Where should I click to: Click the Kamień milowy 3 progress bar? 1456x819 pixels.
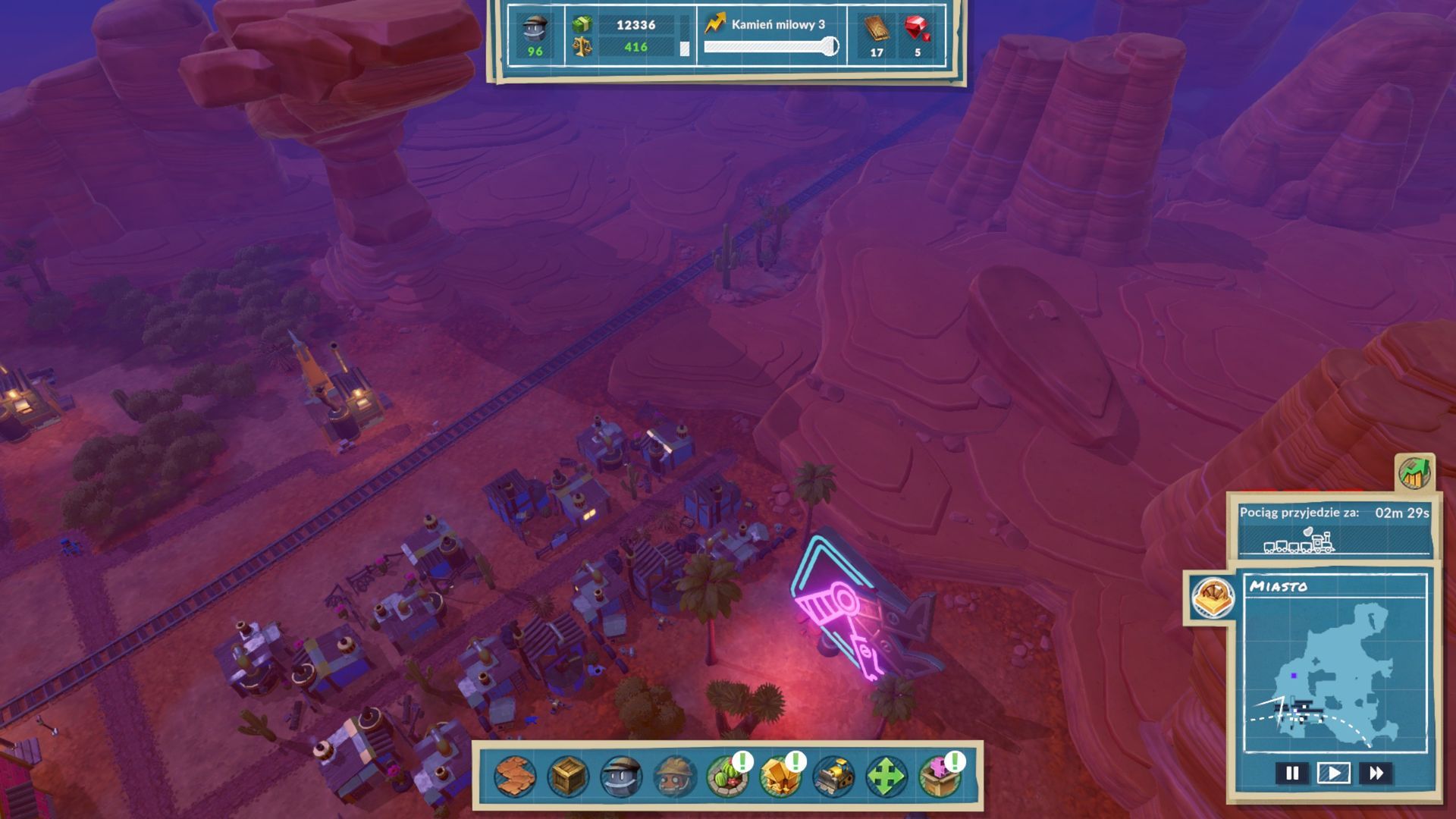coord(770,45)
